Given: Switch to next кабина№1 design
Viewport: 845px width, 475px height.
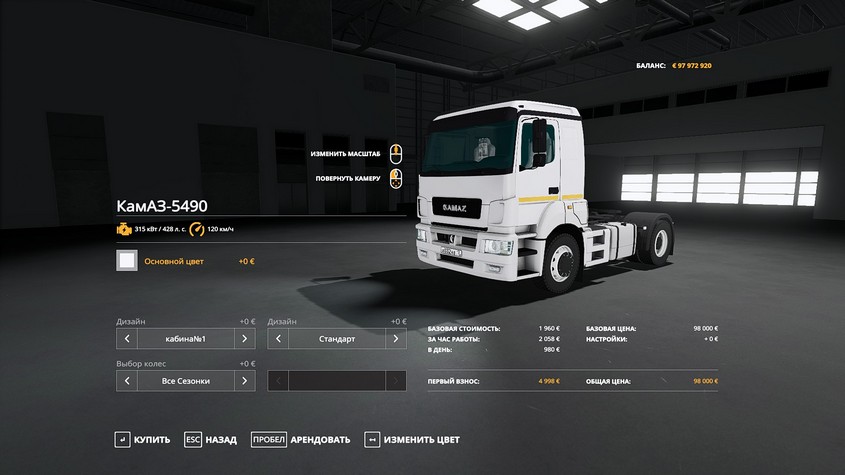Looking at the screenshot, I should pos(245,339).
